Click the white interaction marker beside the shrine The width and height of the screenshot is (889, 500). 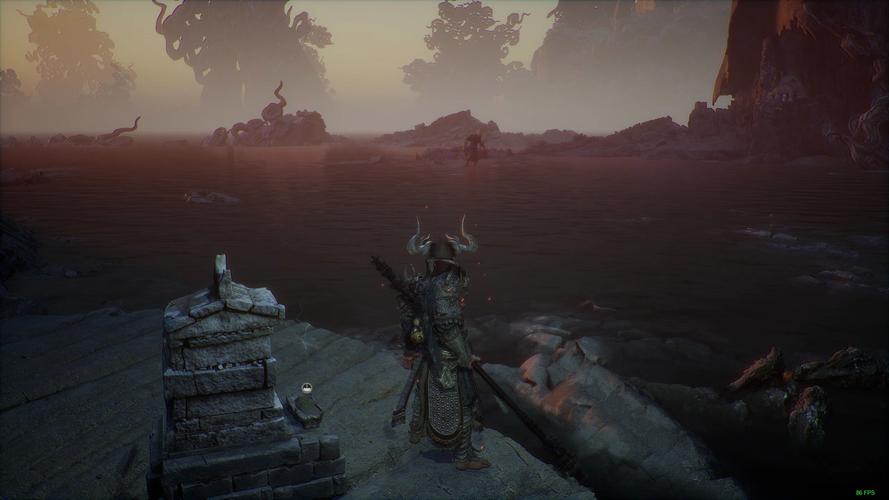click(x=307, y=389)
